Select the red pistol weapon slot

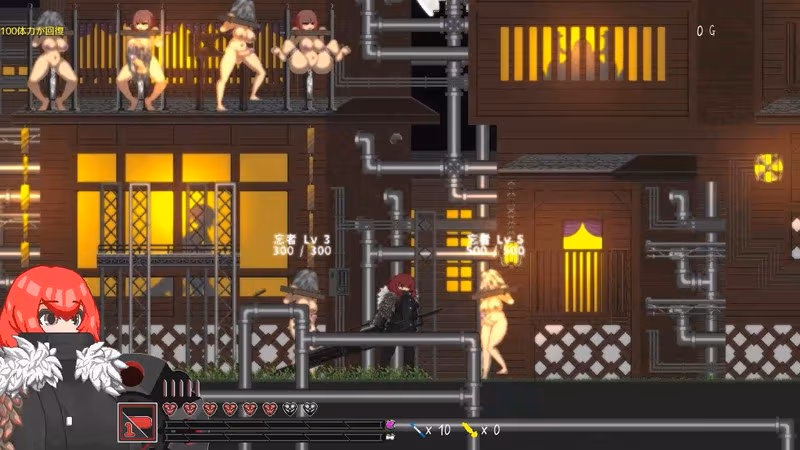(135, 422)
